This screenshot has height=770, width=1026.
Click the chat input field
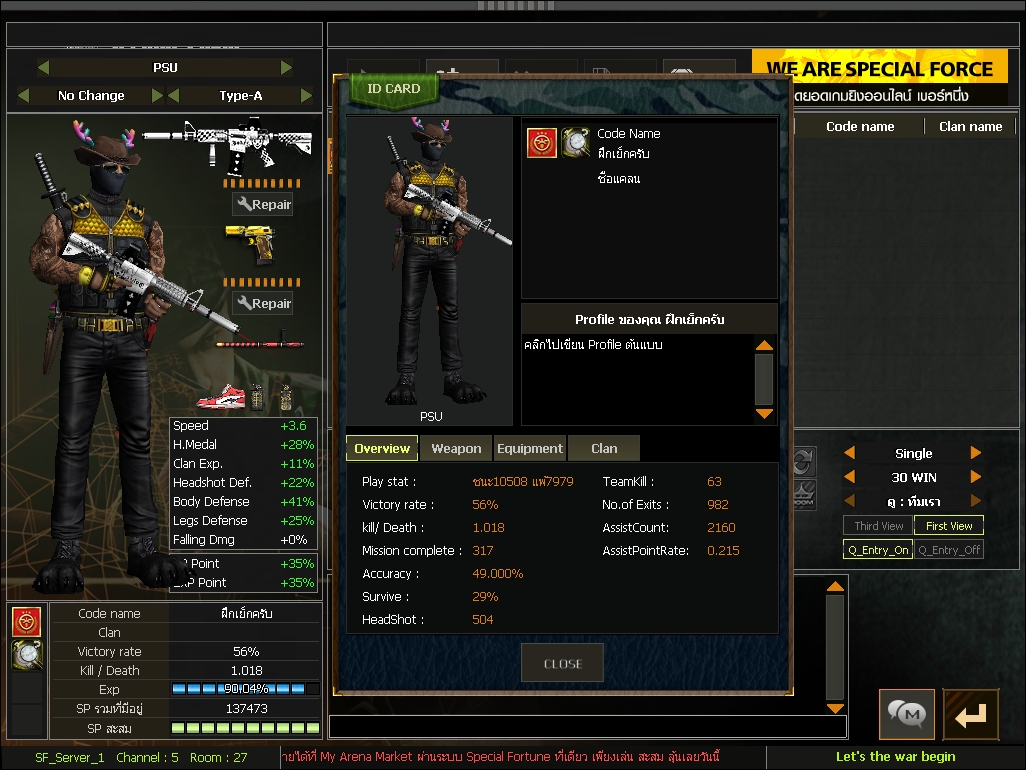pyautogui.click(x=587, y=727)
